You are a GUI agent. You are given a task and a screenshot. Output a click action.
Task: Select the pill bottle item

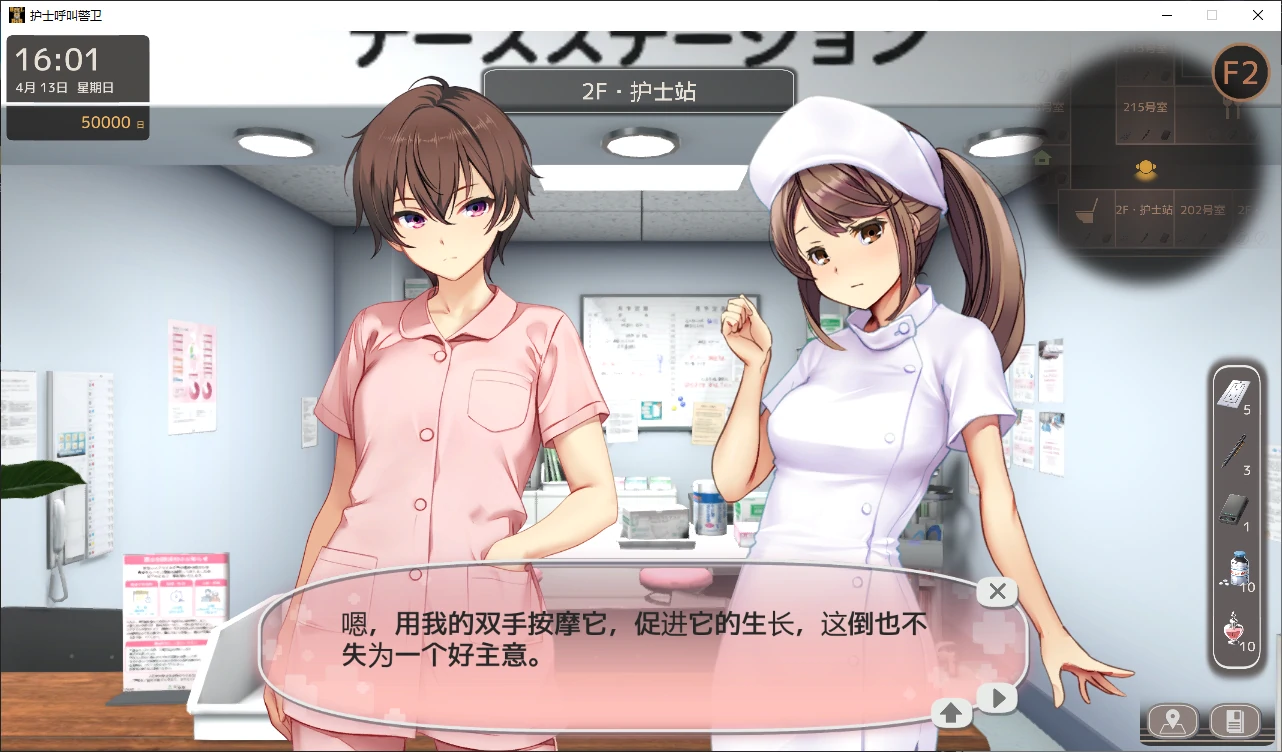point(1239,569)
